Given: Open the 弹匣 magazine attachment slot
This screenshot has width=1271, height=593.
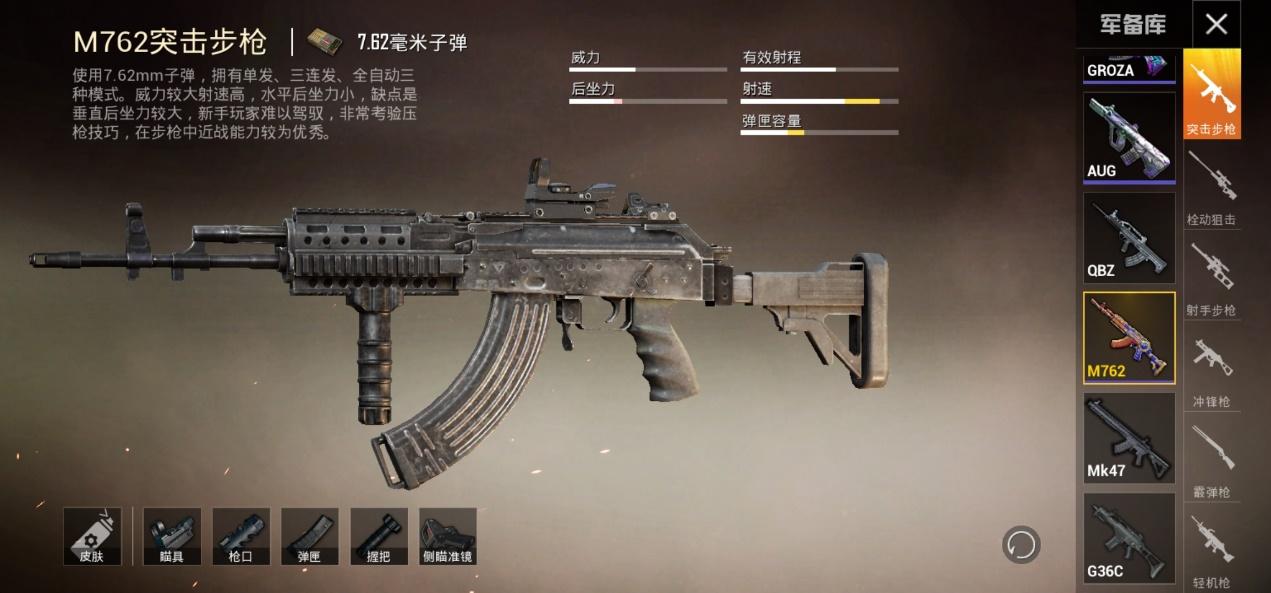Looking at the screenshot, I should [x=310, y=536].
